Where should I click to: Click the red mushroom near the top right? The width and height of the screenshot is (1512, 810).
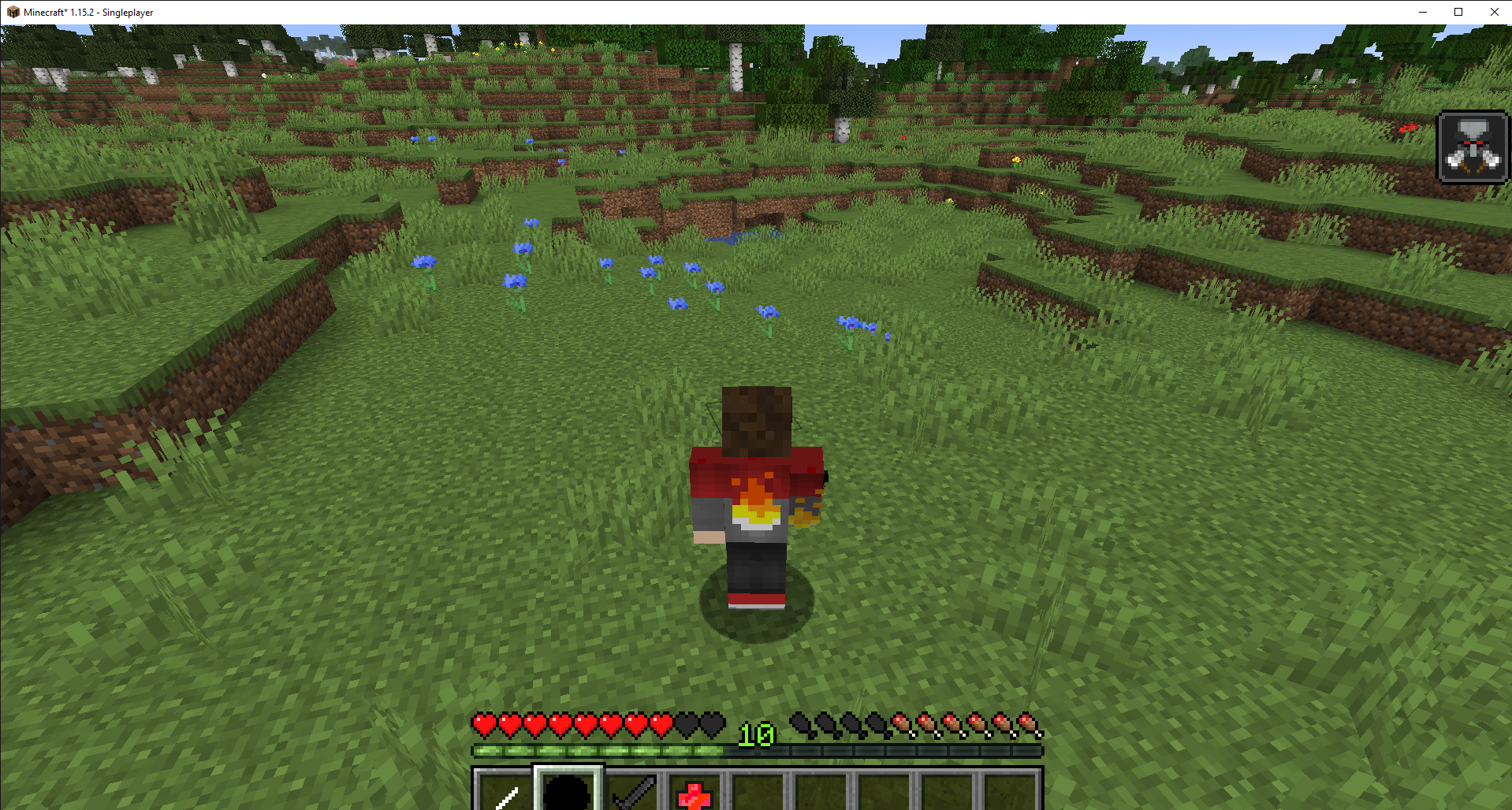(x=1408, y=128)
